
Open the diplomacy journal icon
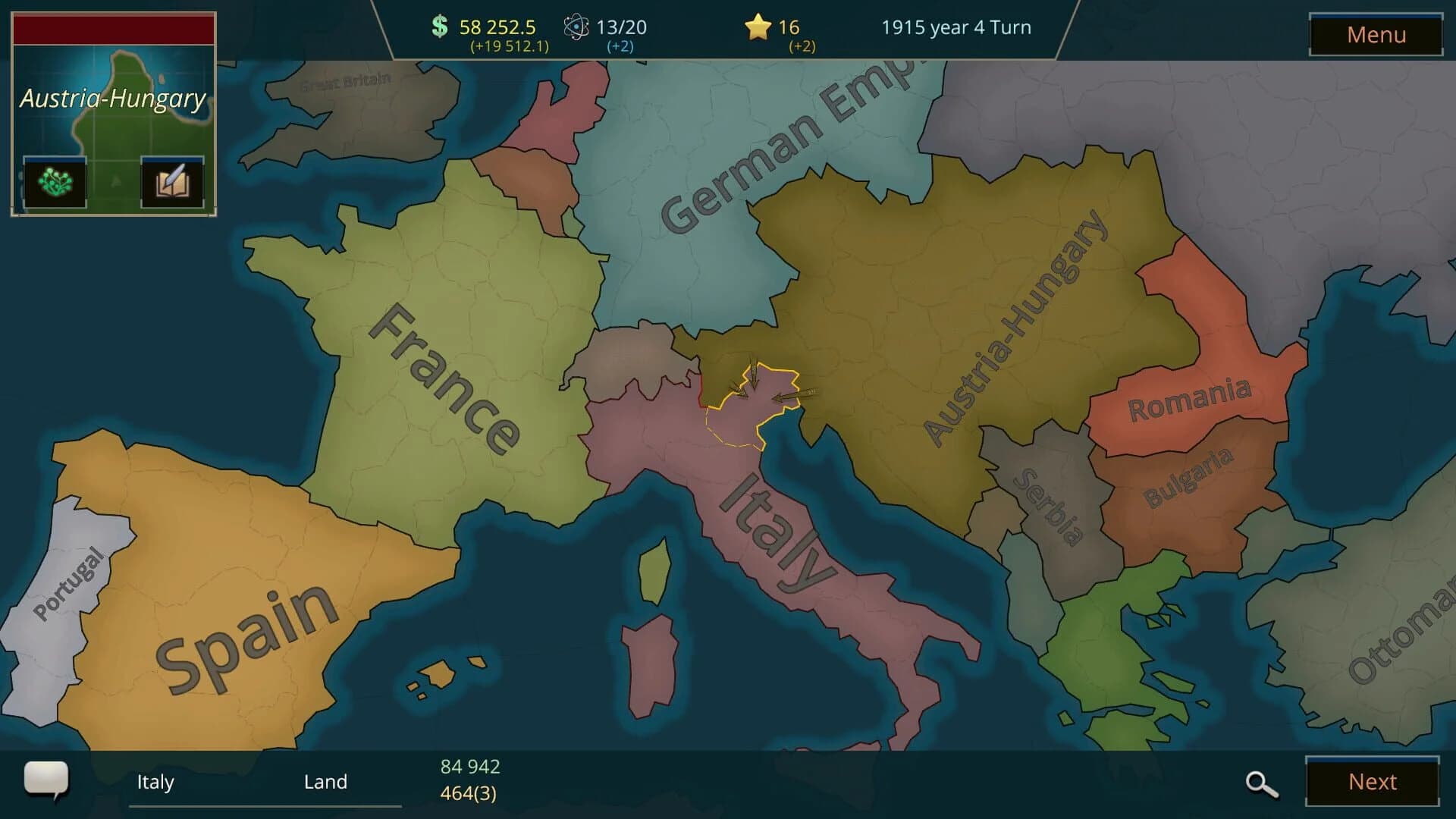point(171,181)
